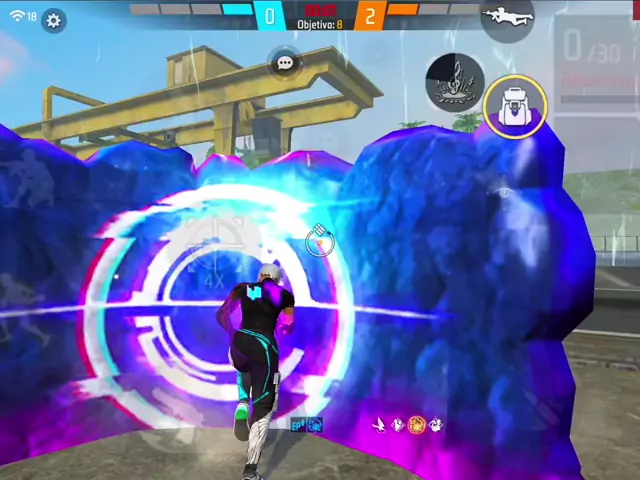Image resolution: width=640 pixels, height=480 pixels.
Task: Open the gear settings menu
Action: (53, 20)
